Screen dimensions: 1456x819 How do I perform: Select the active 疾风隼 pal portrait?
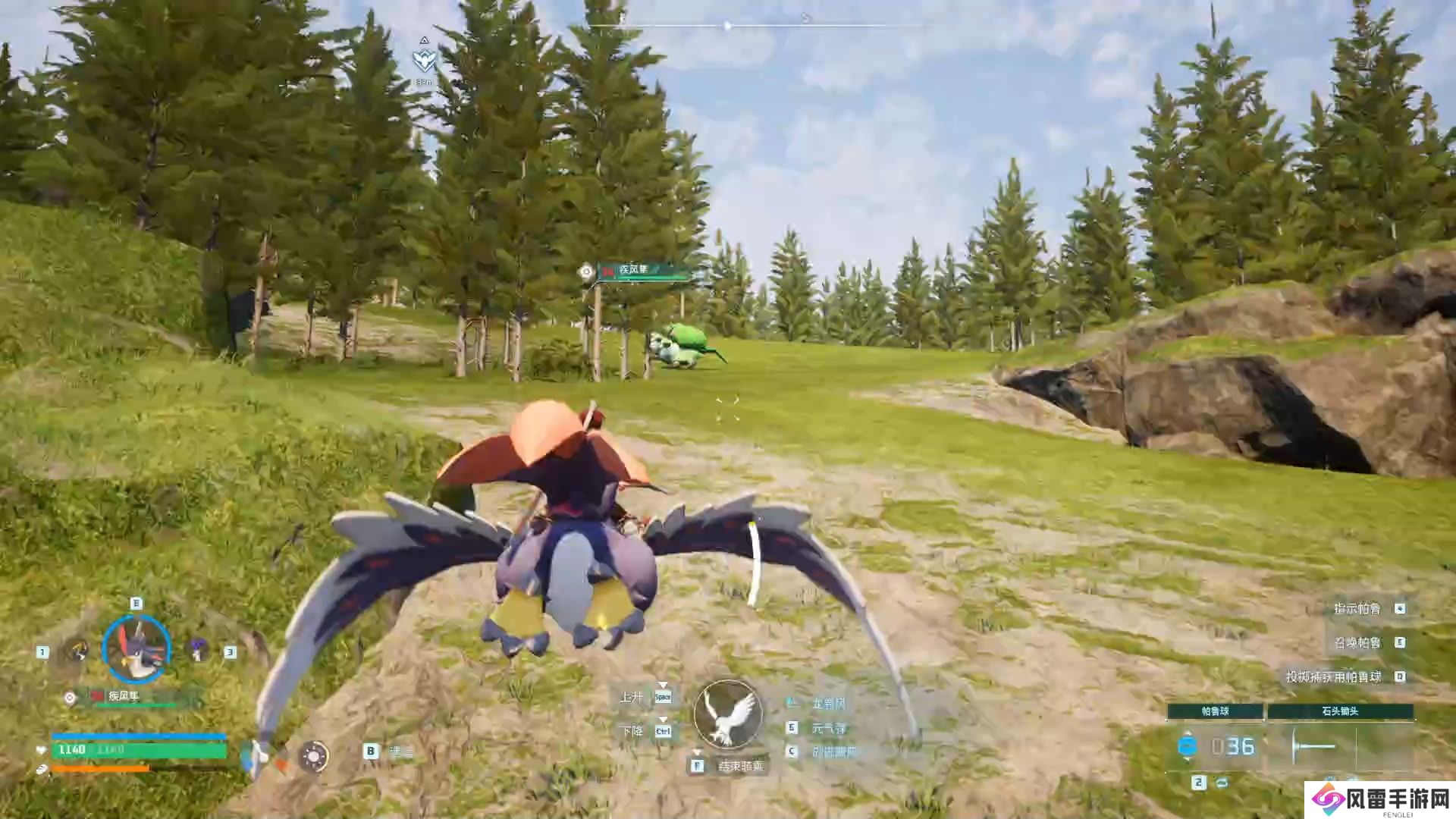[136, 649]
